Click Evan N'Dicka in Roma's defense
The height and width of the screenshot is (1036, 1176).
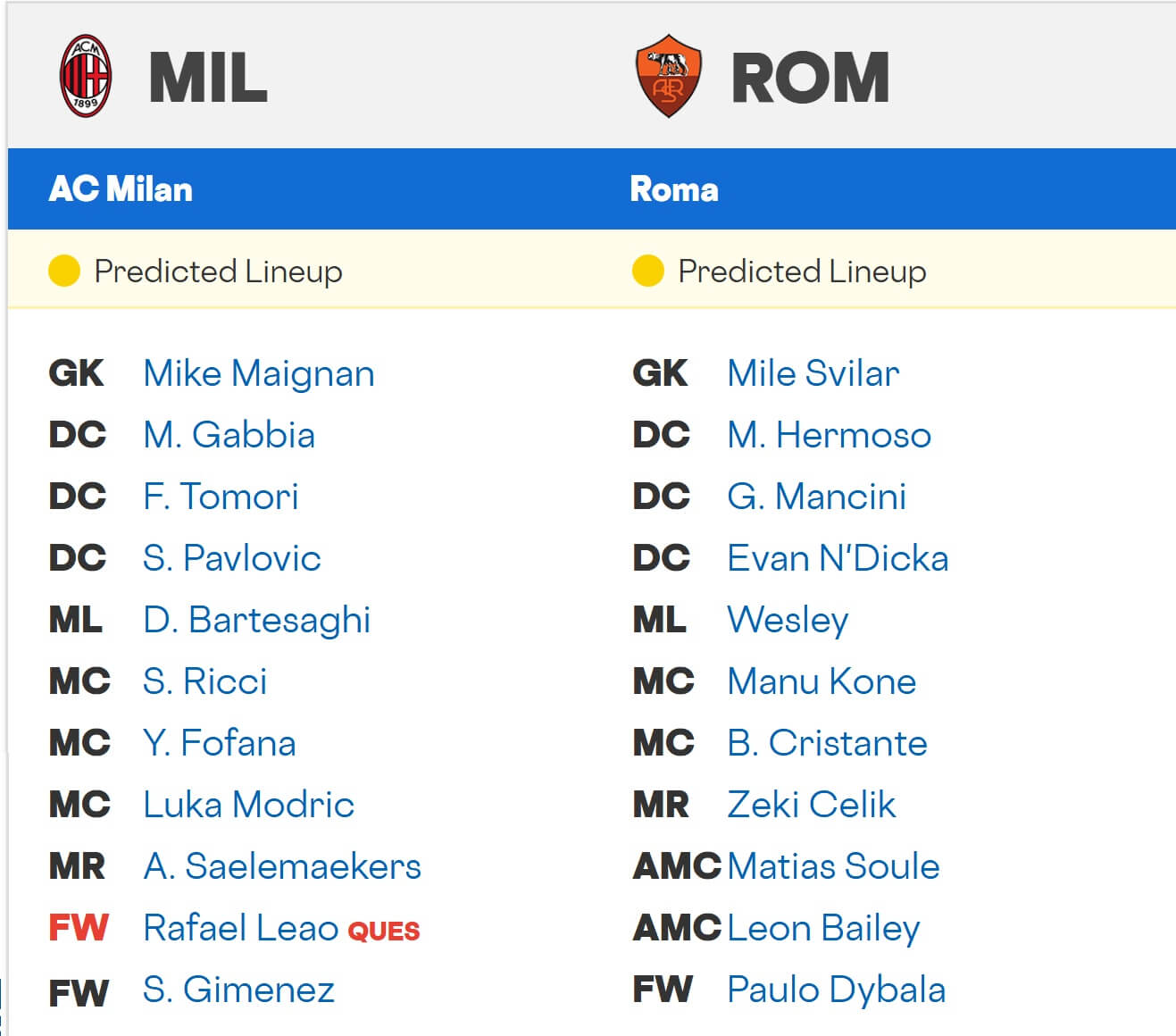[838, 558]
